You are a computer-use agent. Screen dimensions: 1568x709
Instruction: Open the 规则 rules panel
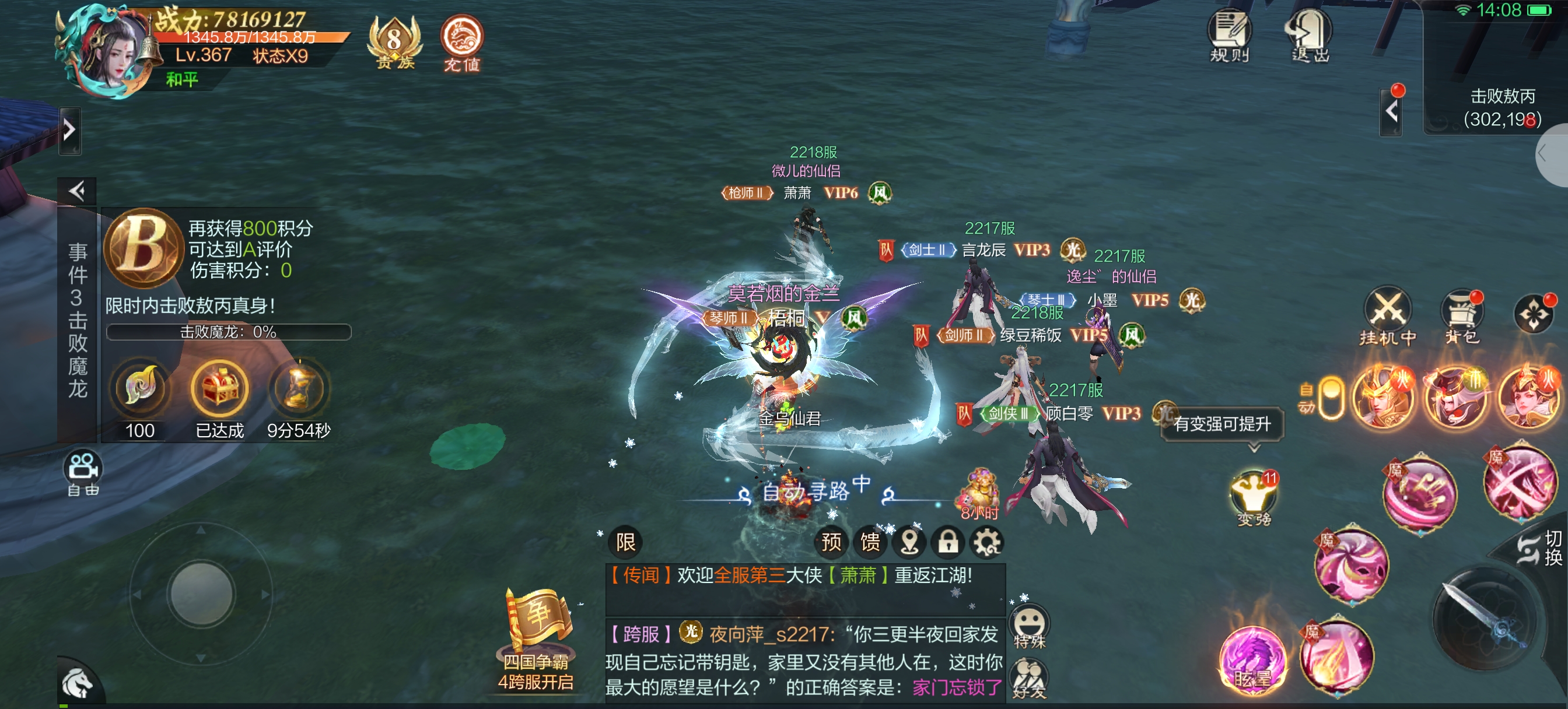click(1228, 36)
